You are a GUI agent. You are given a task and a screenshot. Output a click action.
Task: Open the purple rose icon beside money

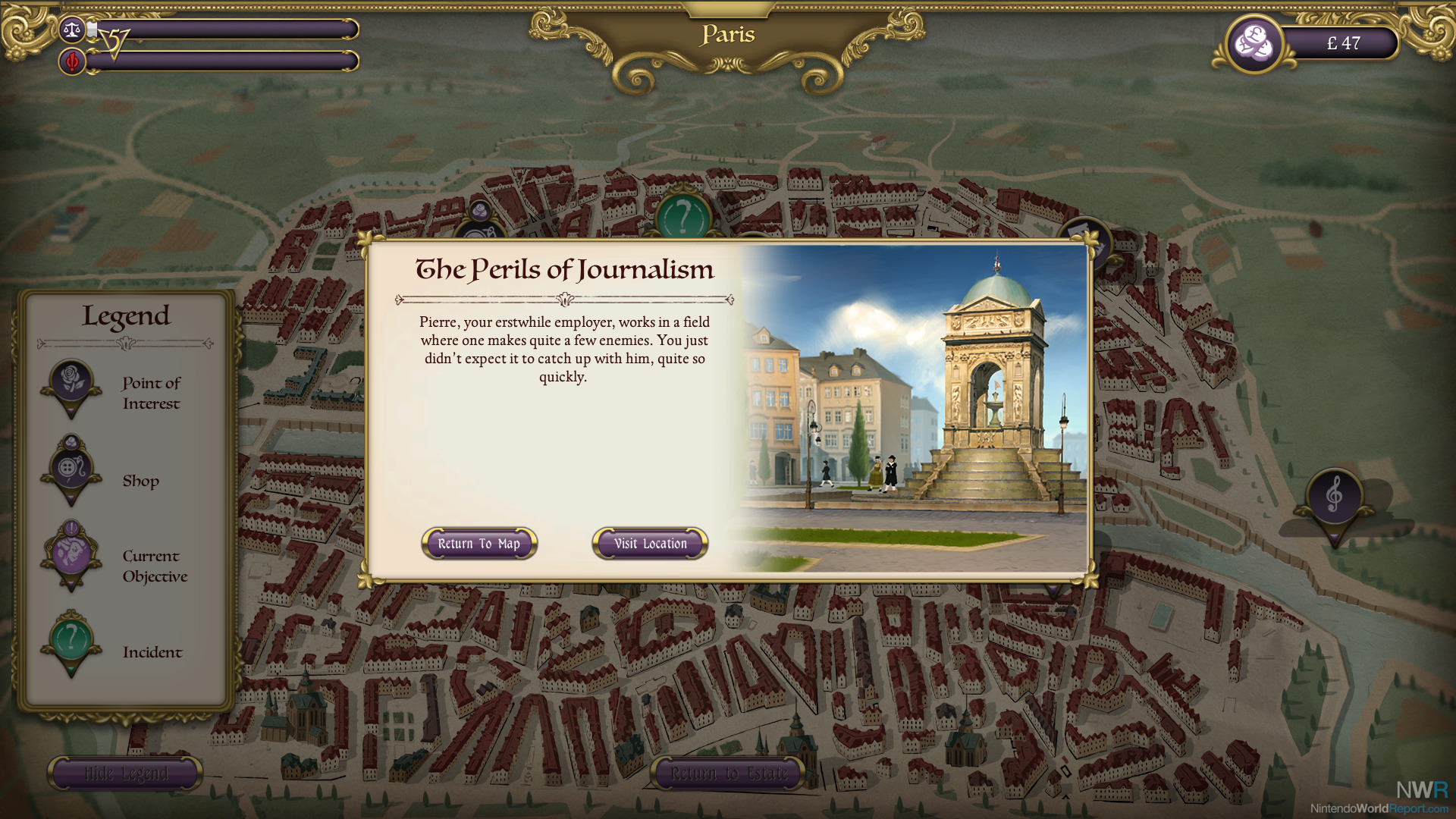tap(1254, 43)
